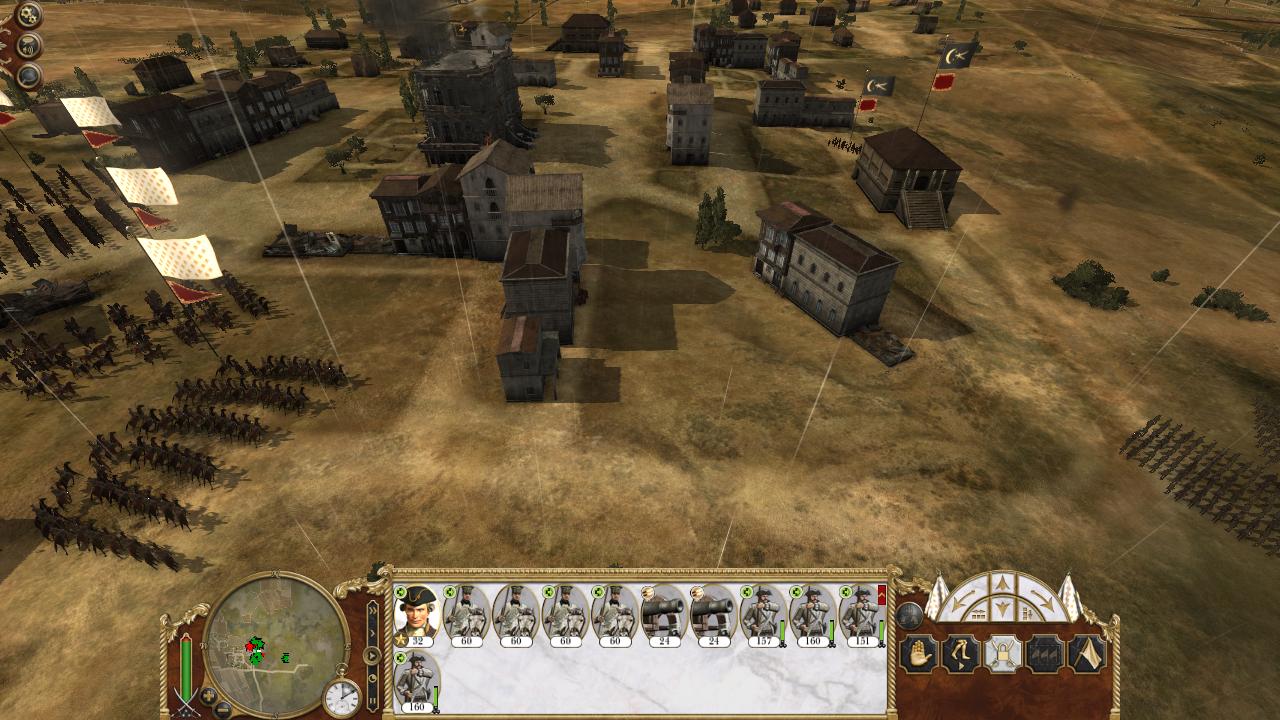This screenshot has width=1280, height=720.
Task: Wheel formation using the curved right arrow
Action: 1044,601
